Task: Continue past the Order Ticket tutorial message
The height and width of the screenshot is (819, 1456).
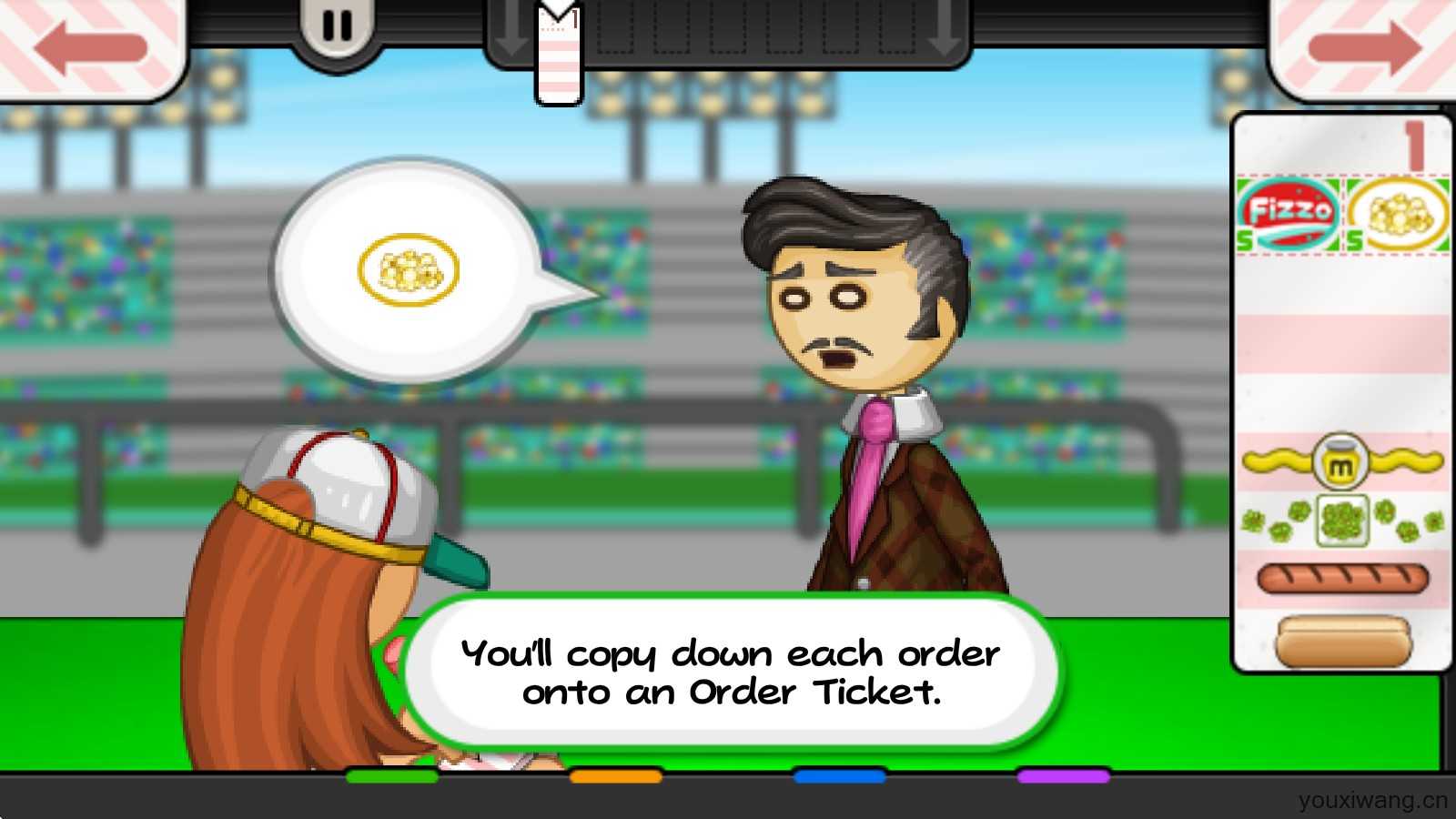Action: point(731,672)
